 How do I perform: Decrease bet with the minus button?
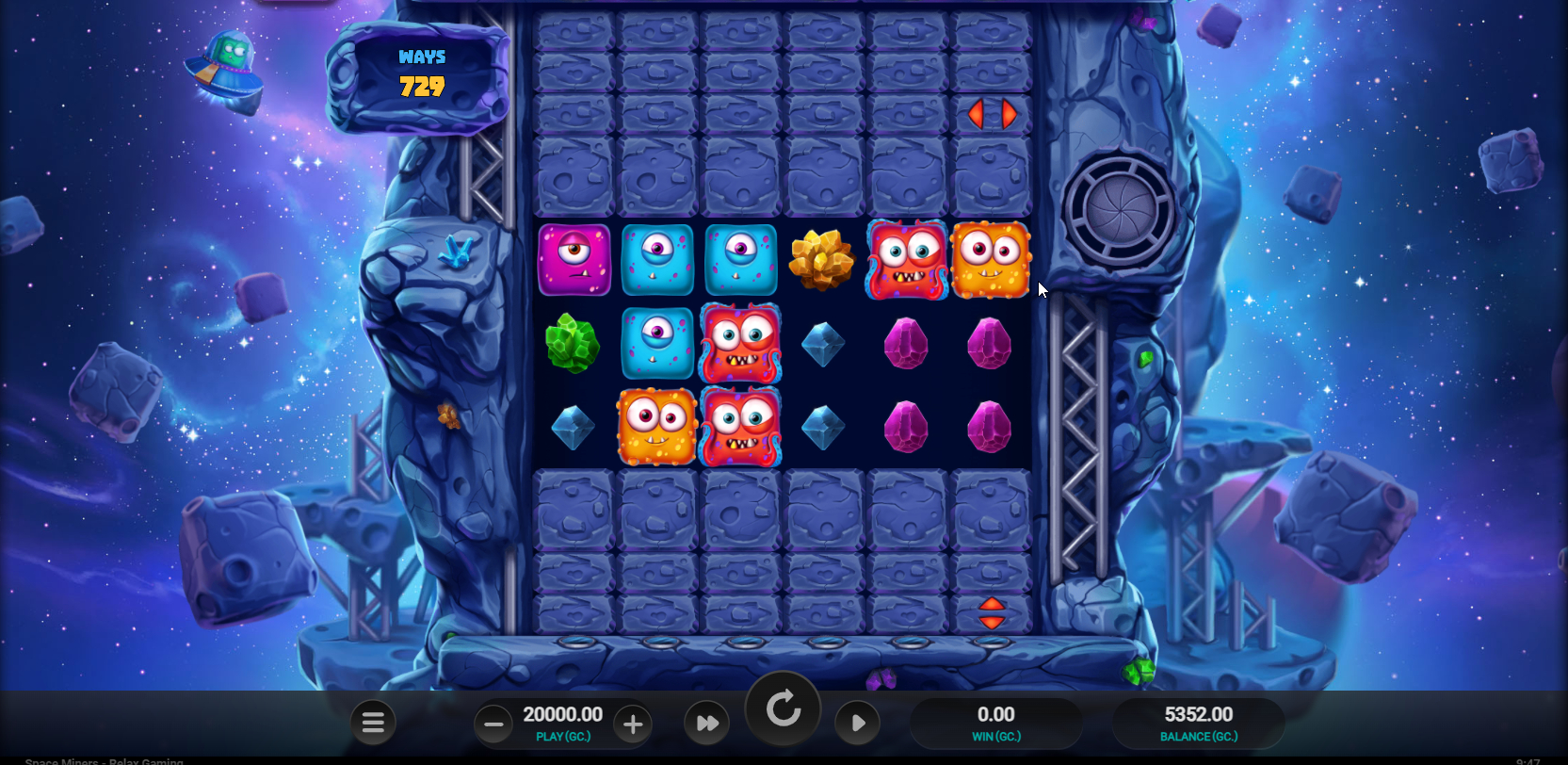(493, 724)
